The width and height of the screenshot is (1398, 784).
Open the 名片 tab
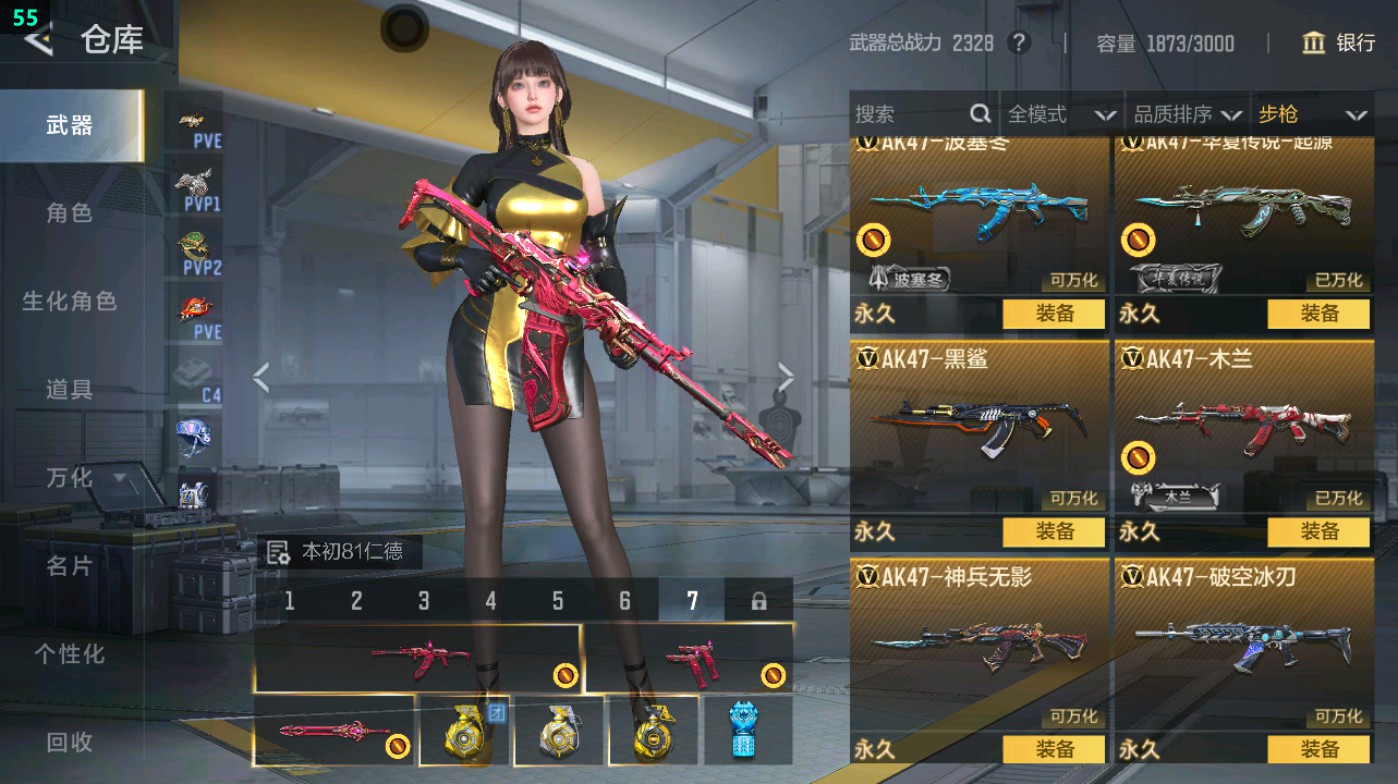pyautogui.click(x=69, y=566)
